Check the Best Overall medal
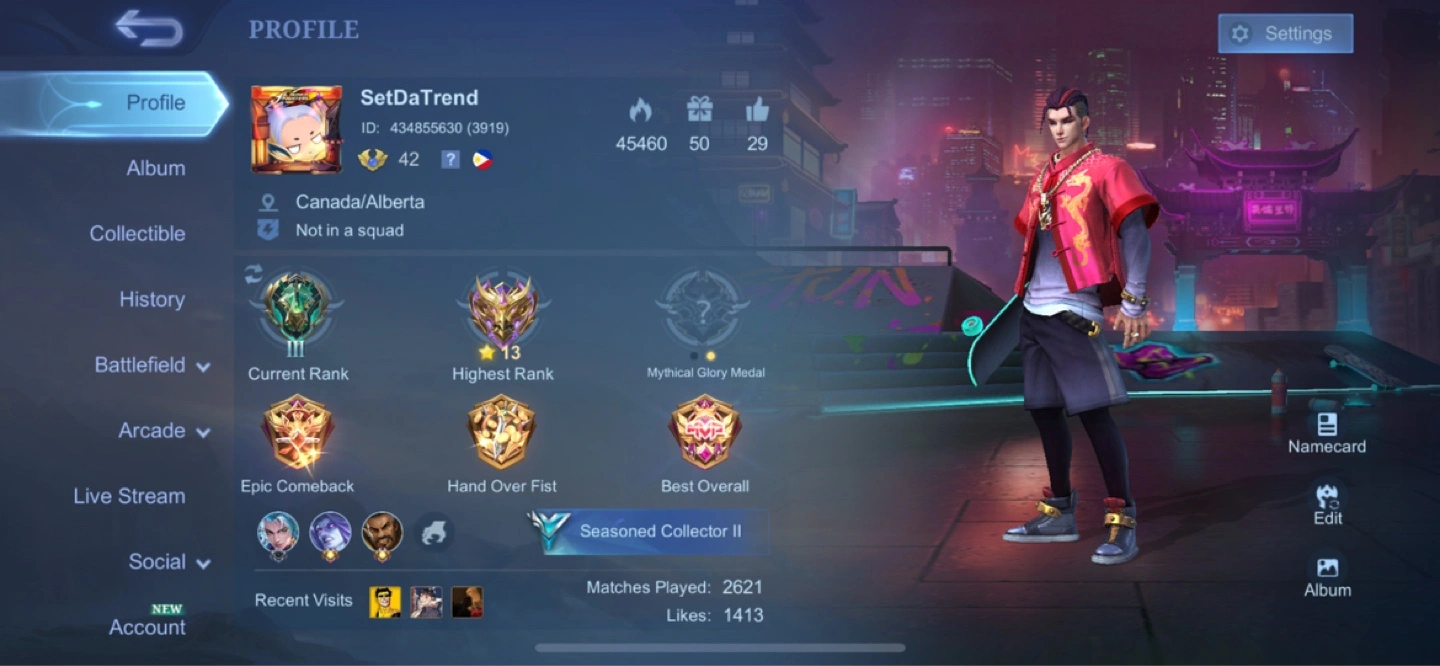Viewport: 1440px width, 666px height. tap(704, 434)
